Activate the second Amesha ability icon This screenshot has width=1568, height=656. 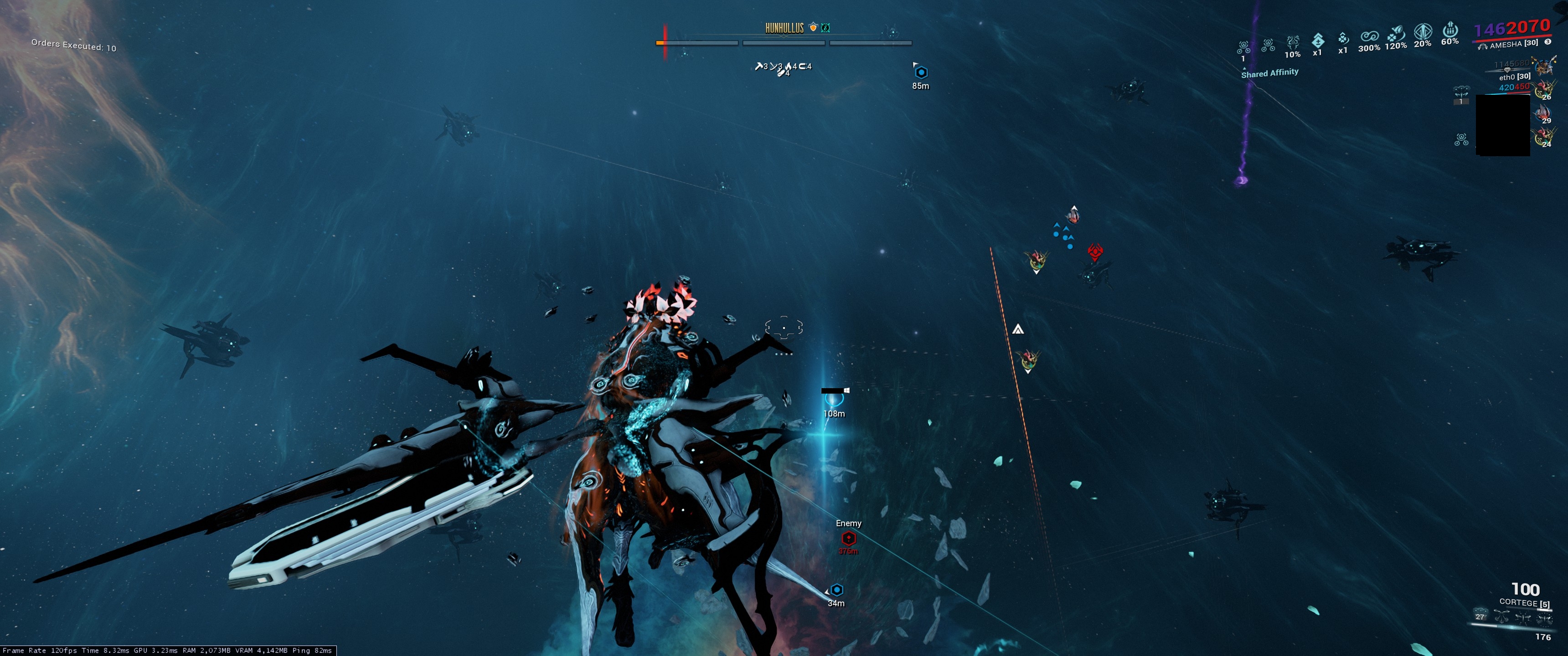(1501, 617)
